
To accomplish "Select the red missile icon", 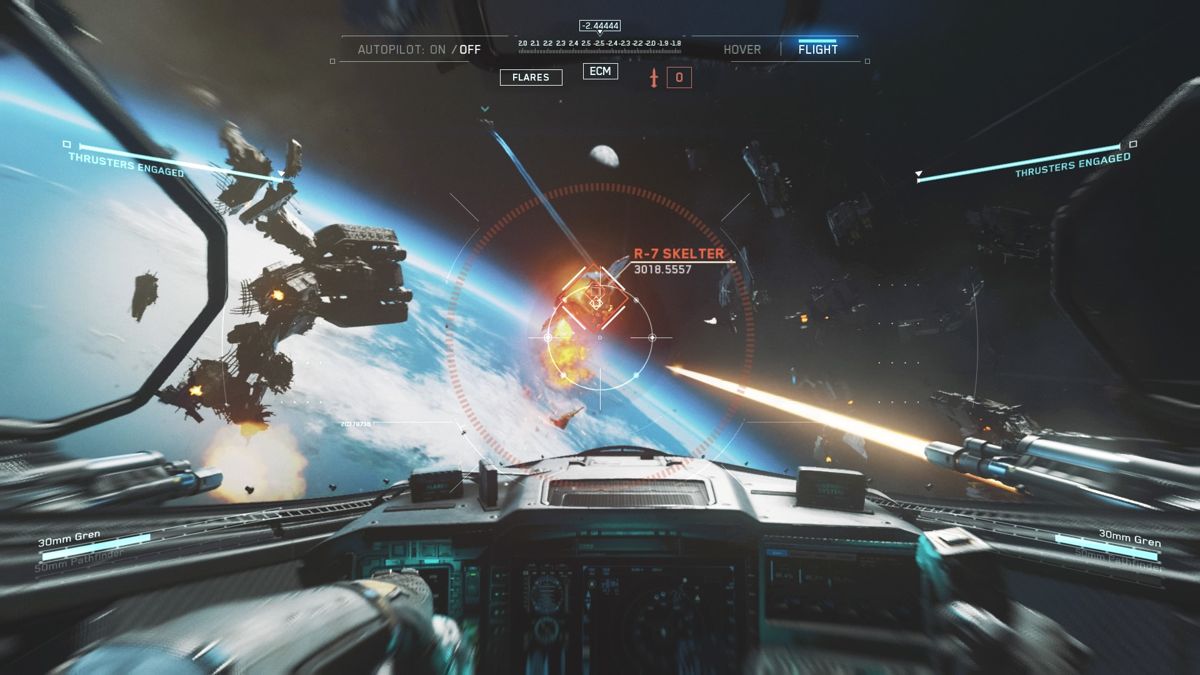I will (655, 77).
